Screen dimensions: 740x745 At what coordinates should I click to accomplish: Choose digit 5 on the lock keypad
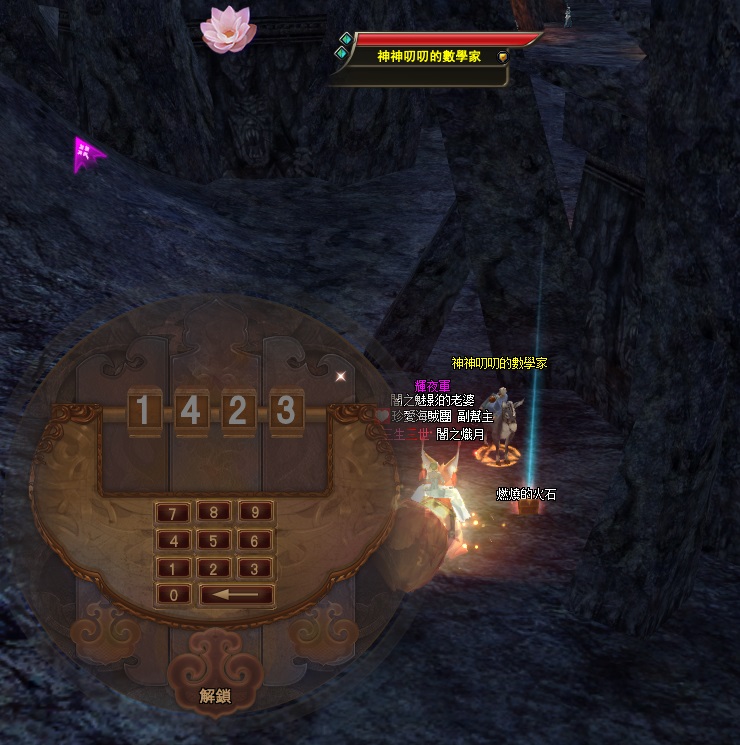[x=214, y=541]
